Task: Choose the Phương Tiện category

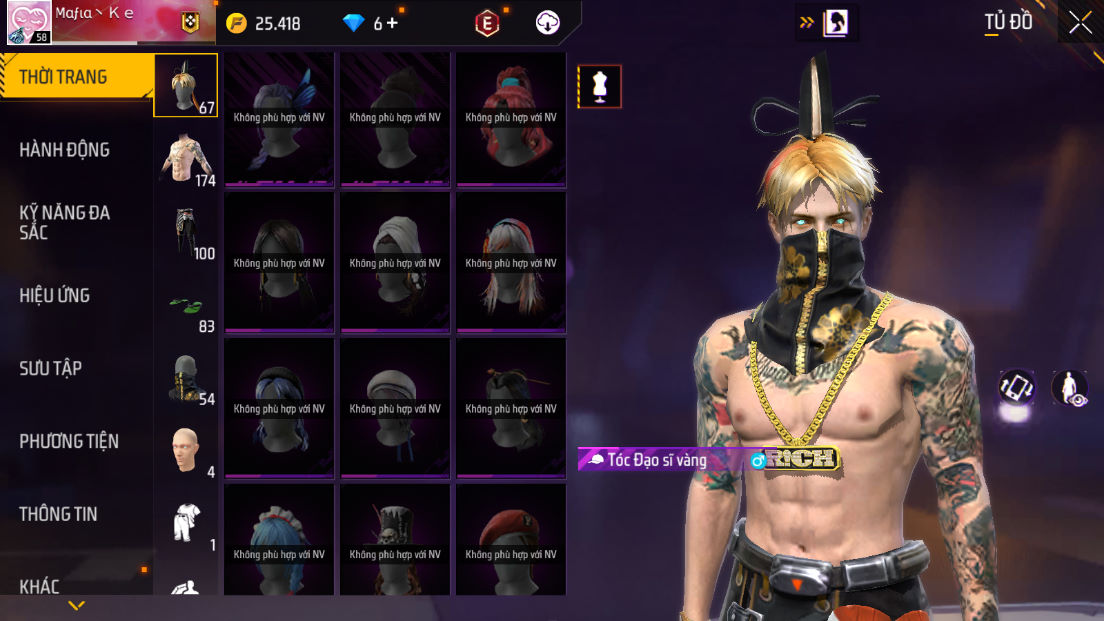Action: pyautogui.click(x=69, y=441)
